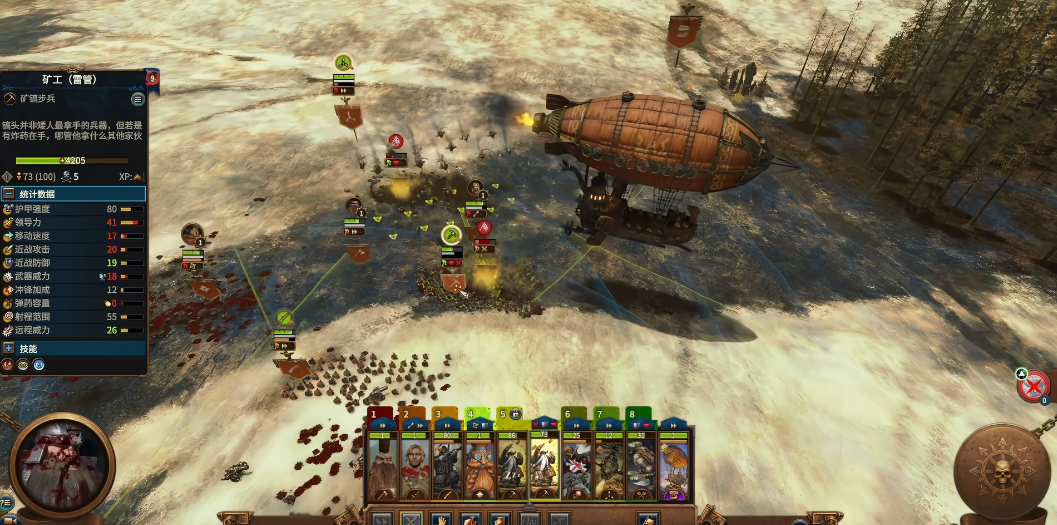Open the skull-and-star winds of magic medallion
The width and height of the screenshot is (1057, 525).
[1001, 472]
